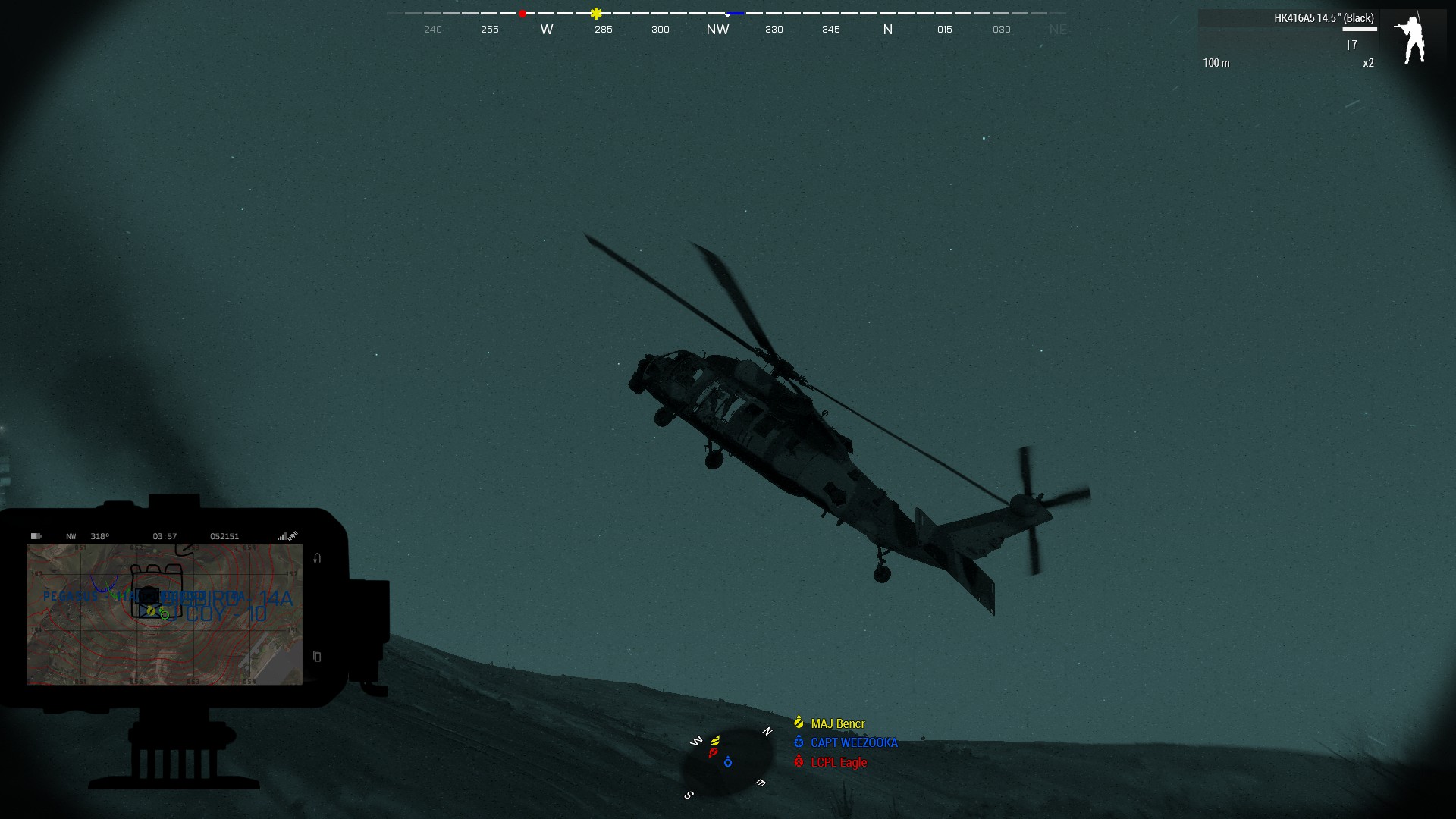Screen dimensions: 1456x819
Task: Tap the battery indicator on the tablet
Action: [36, 536]
